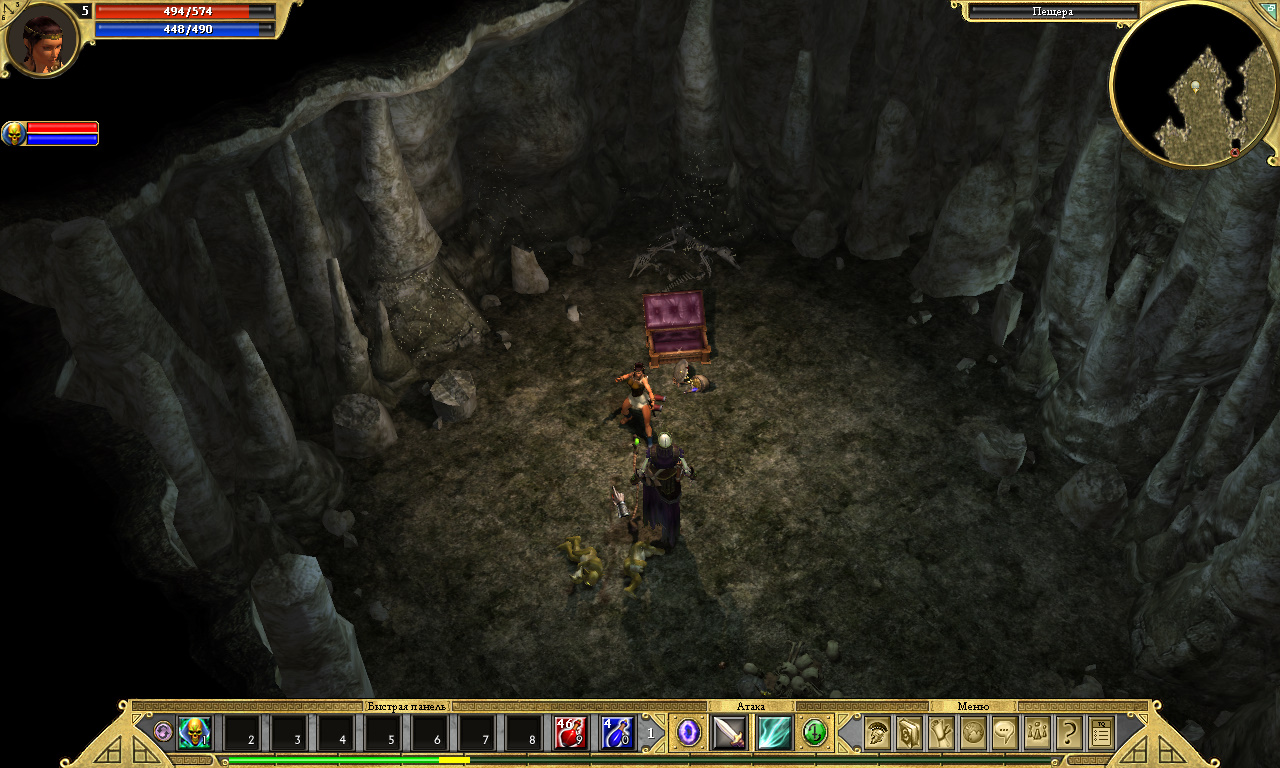Screen dimensions: 1280x768
Task: Click the purple quickbar swap button
Action: click(163, 731)
